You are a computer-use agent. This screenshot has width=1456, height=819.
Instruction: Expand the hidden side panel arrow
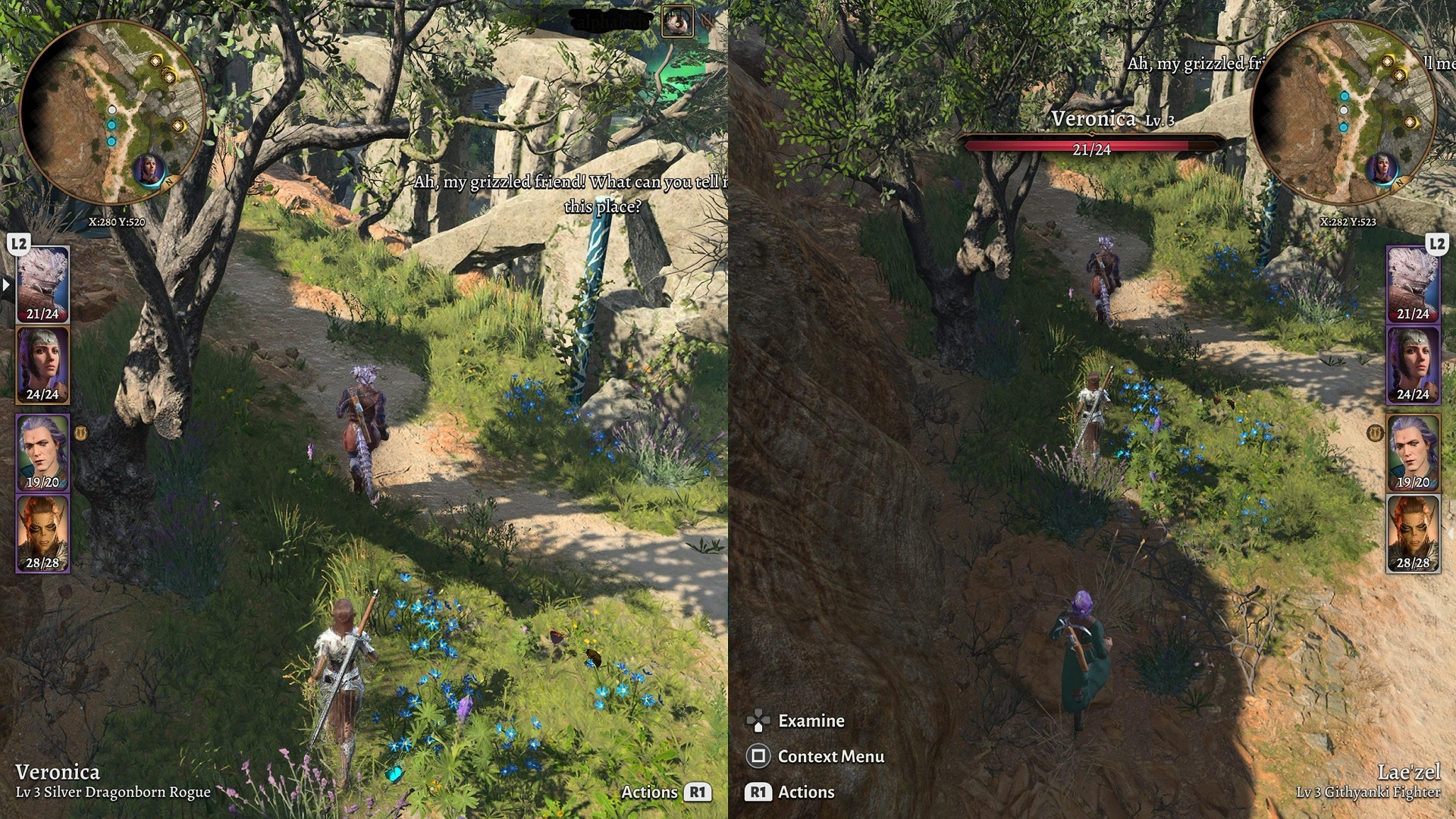pos(5,284)
